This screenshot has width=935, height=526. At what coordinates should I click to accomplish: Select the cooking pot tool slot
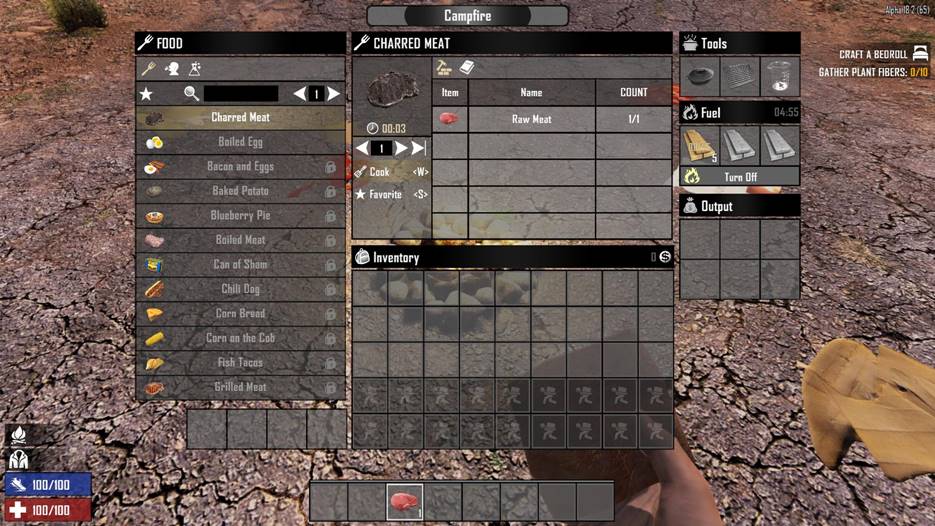[x=700, y=76]
